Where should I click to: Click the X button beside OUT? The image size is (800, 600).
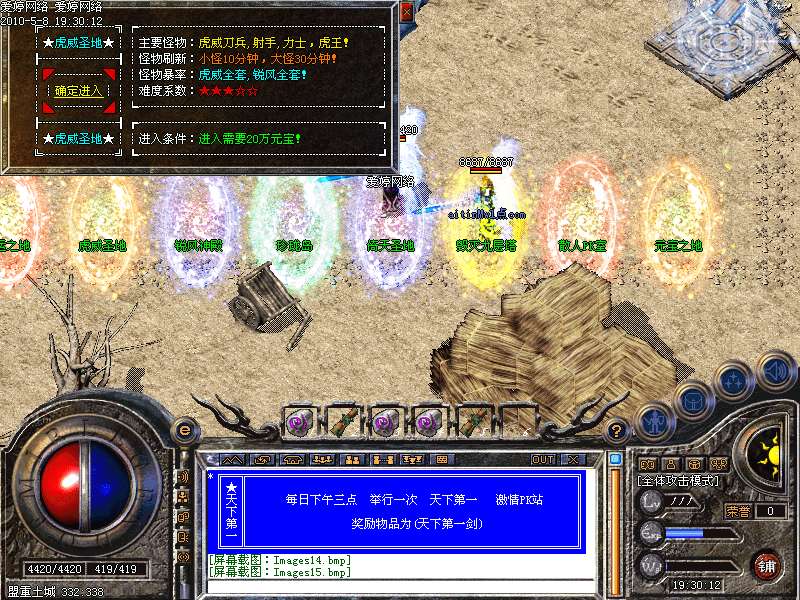point(573,460)
